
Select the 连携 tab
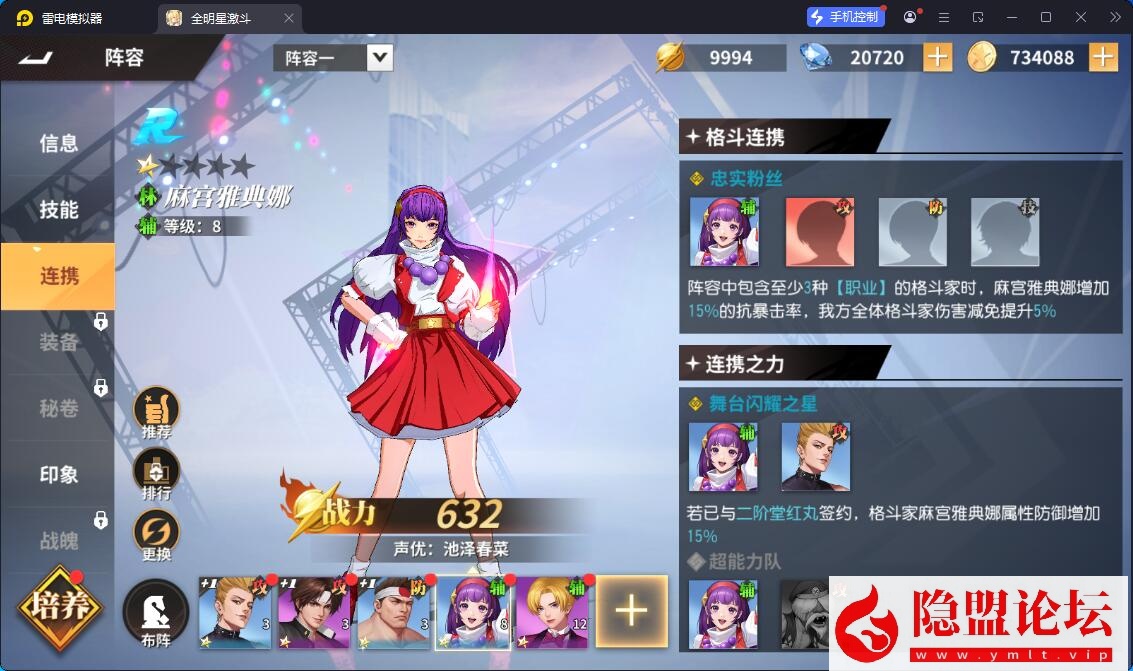pyautogui.click(x=59, y=275)
